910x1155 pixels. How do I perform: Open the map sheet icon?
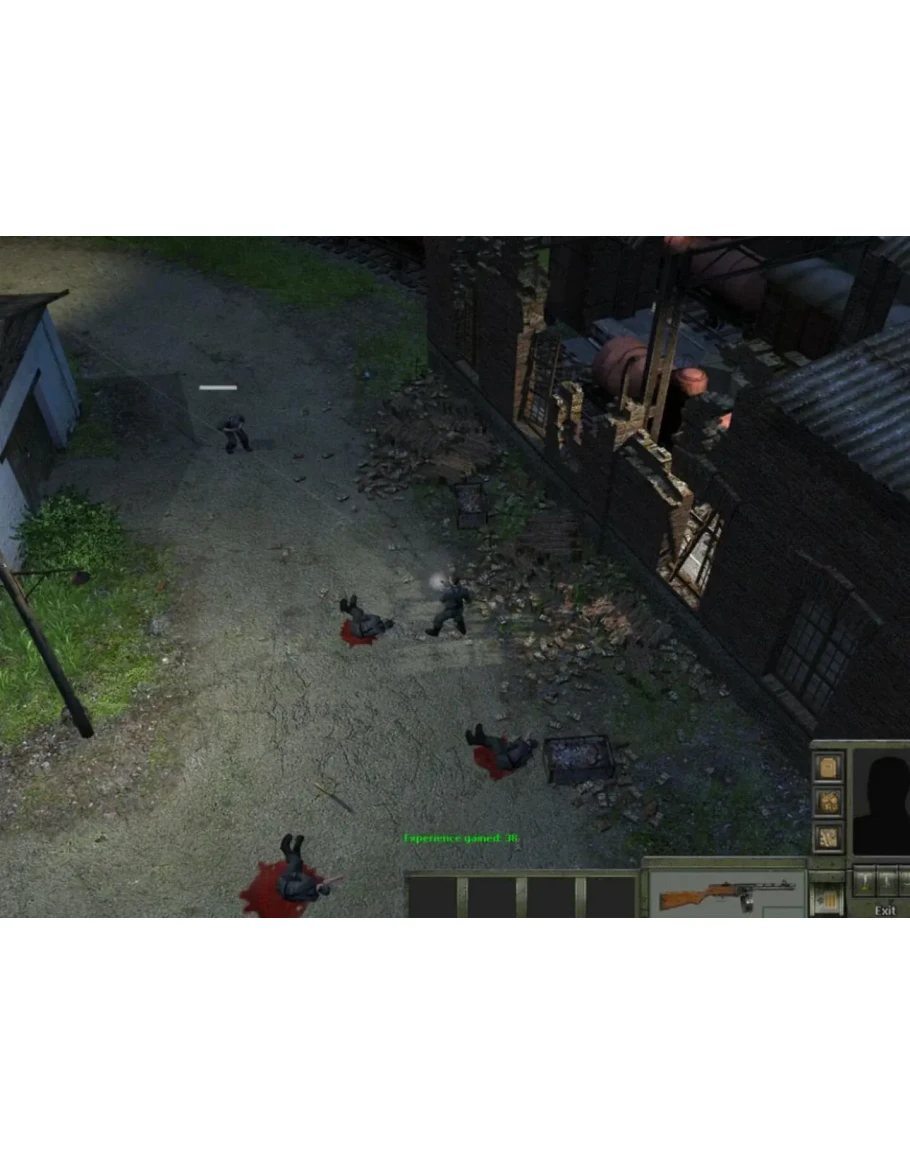point(829,835)
